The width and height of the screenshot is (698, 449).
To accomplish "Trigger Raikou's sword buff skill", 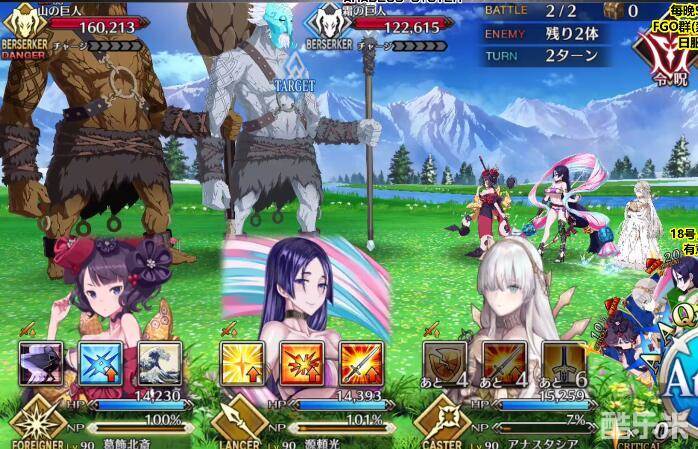I will point(360,362).
